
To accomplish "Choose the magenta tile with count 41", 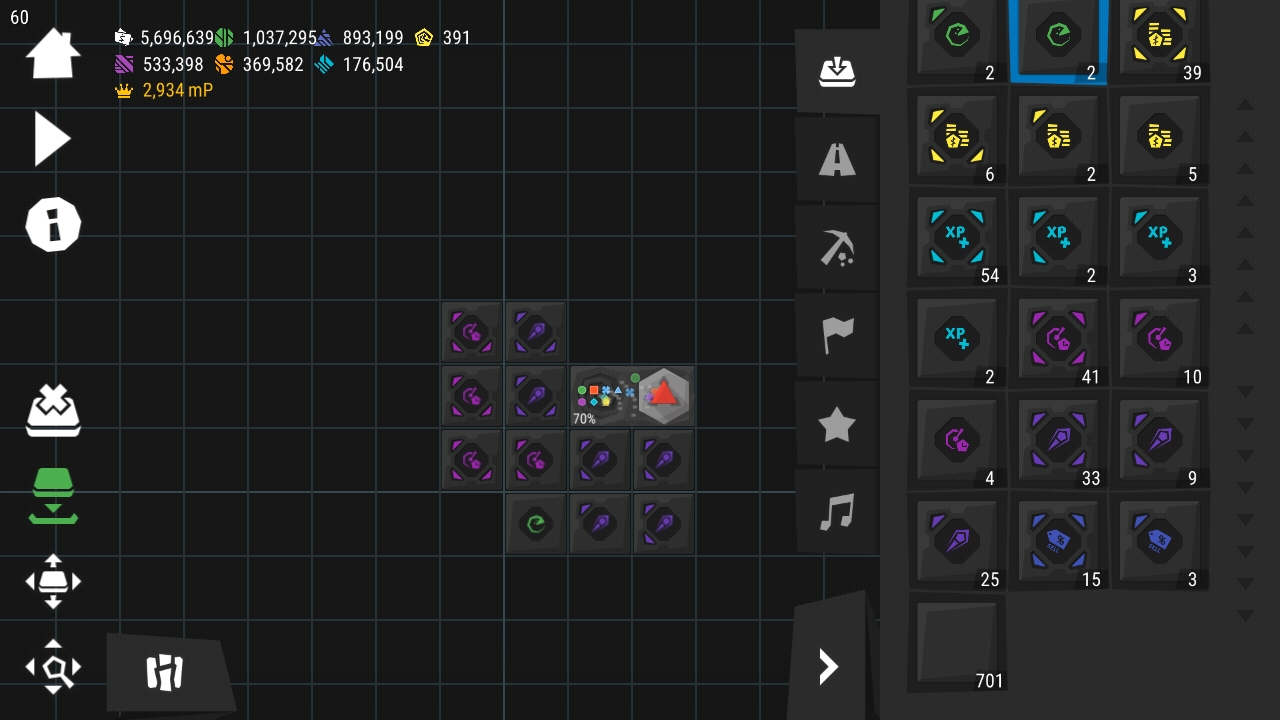I will point(1058,339).
